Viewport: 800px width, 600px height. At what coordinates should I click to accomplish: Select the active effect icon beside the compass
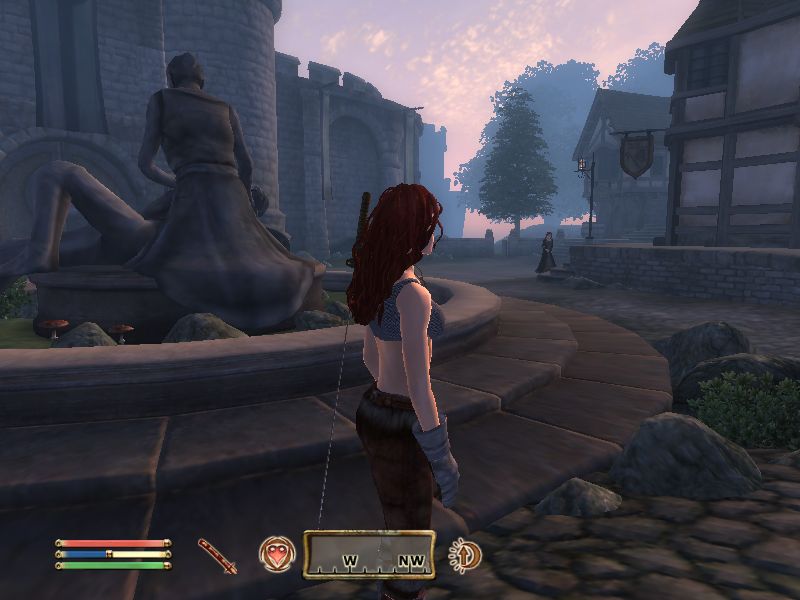[x=464, y=555]
